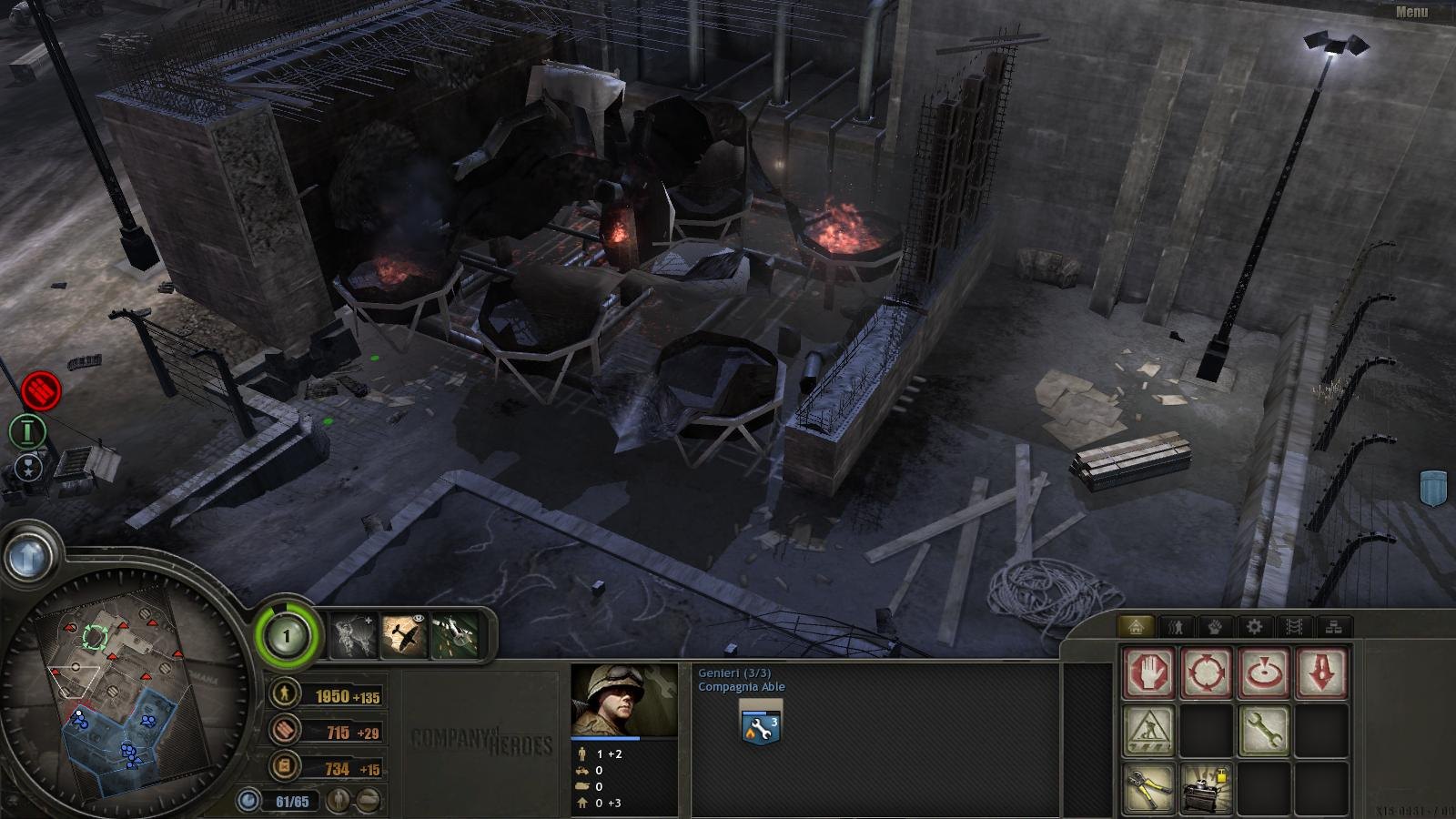
Task: Select the strafing run commander ability
Action: coord(454,635)
